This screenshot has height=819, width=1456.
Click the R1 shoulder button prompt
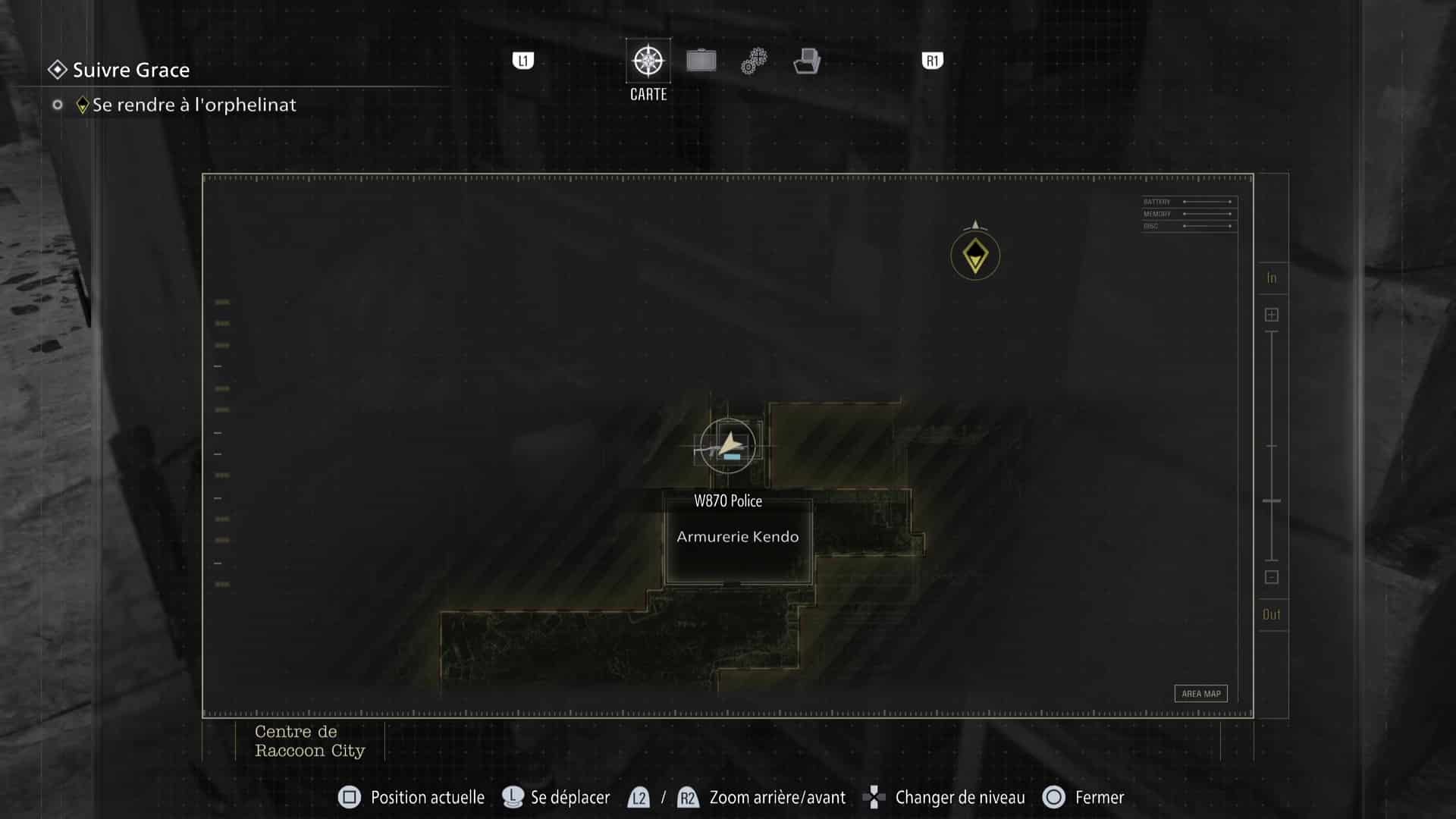931,60
